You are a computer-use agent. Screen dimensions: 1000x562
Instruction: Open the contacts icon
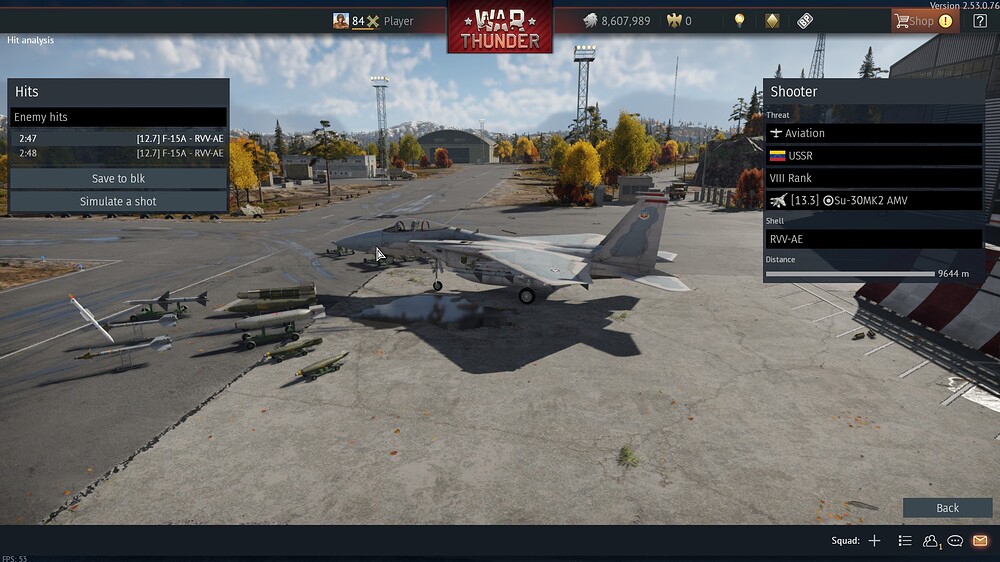click(x=931, y=541)
